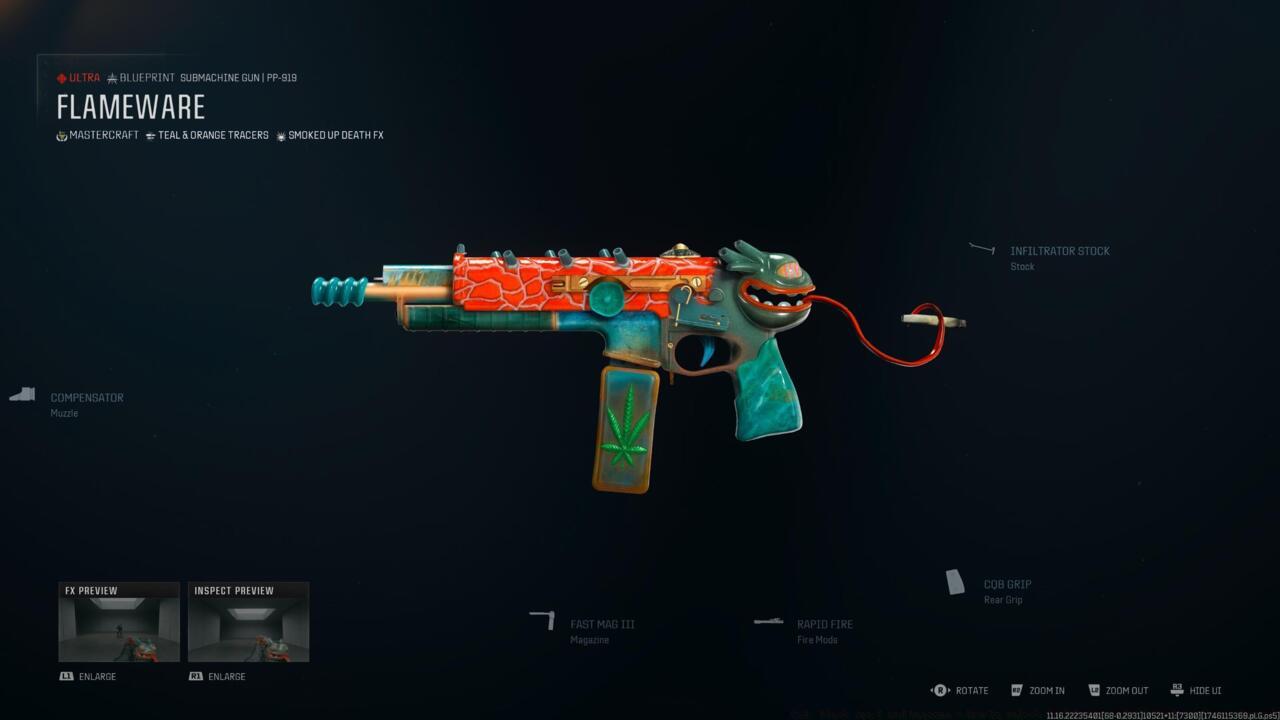Select the Infiltrator Stock attachment icon
Viewport: 1280px width, 720px height.
click(982, 249)
